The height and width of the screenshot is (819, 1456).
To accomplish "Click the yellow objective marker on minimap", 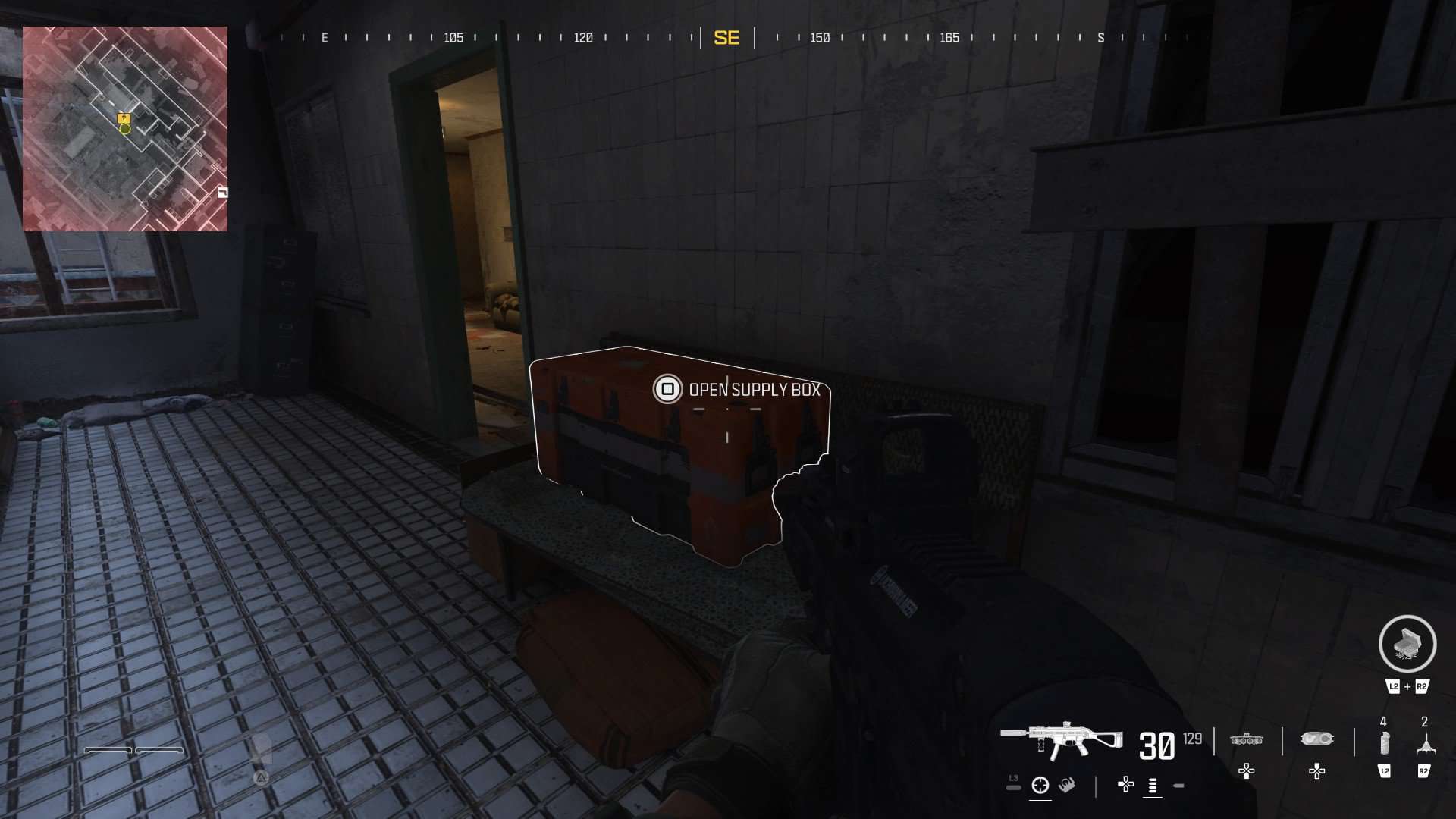I will pyautogui.click(x=124, y=118).
